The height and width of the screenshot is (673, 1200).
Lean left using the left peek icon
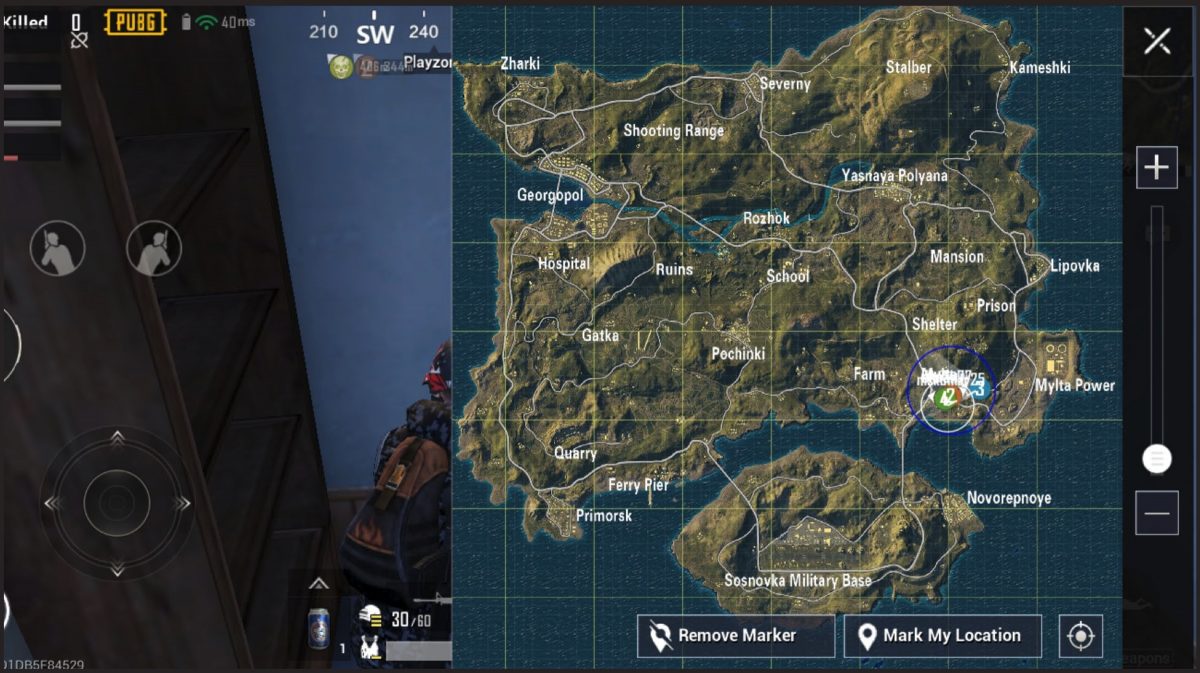pyautogui.click(x=57, y=249)
